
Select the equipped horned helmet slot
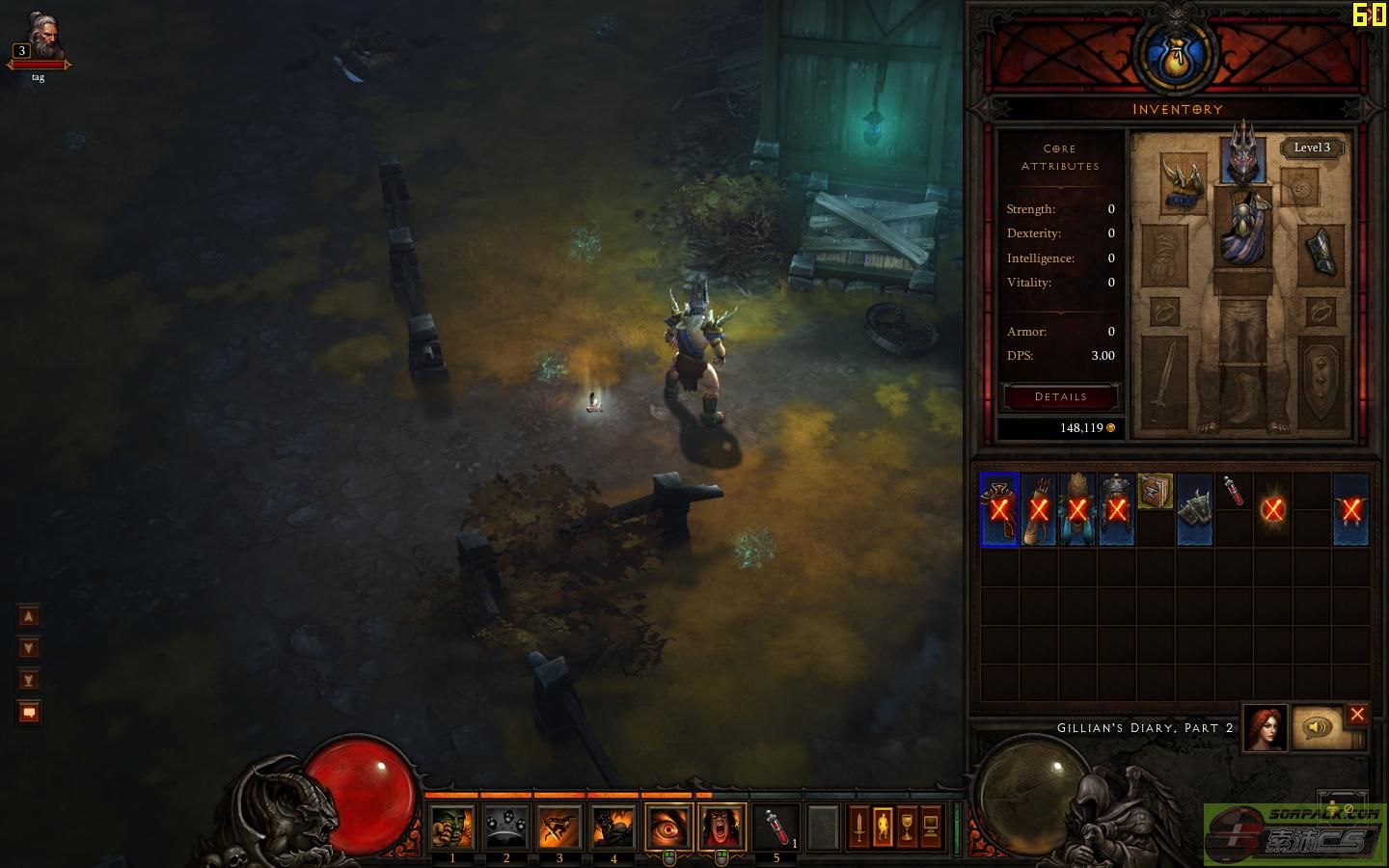[1242, 157]
